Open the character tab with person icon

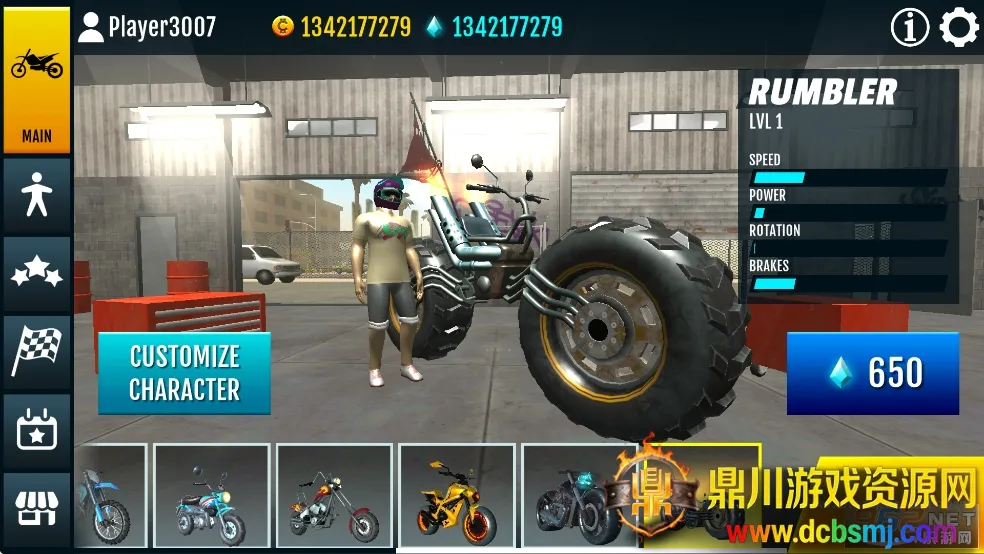click(x=36, y=195)
